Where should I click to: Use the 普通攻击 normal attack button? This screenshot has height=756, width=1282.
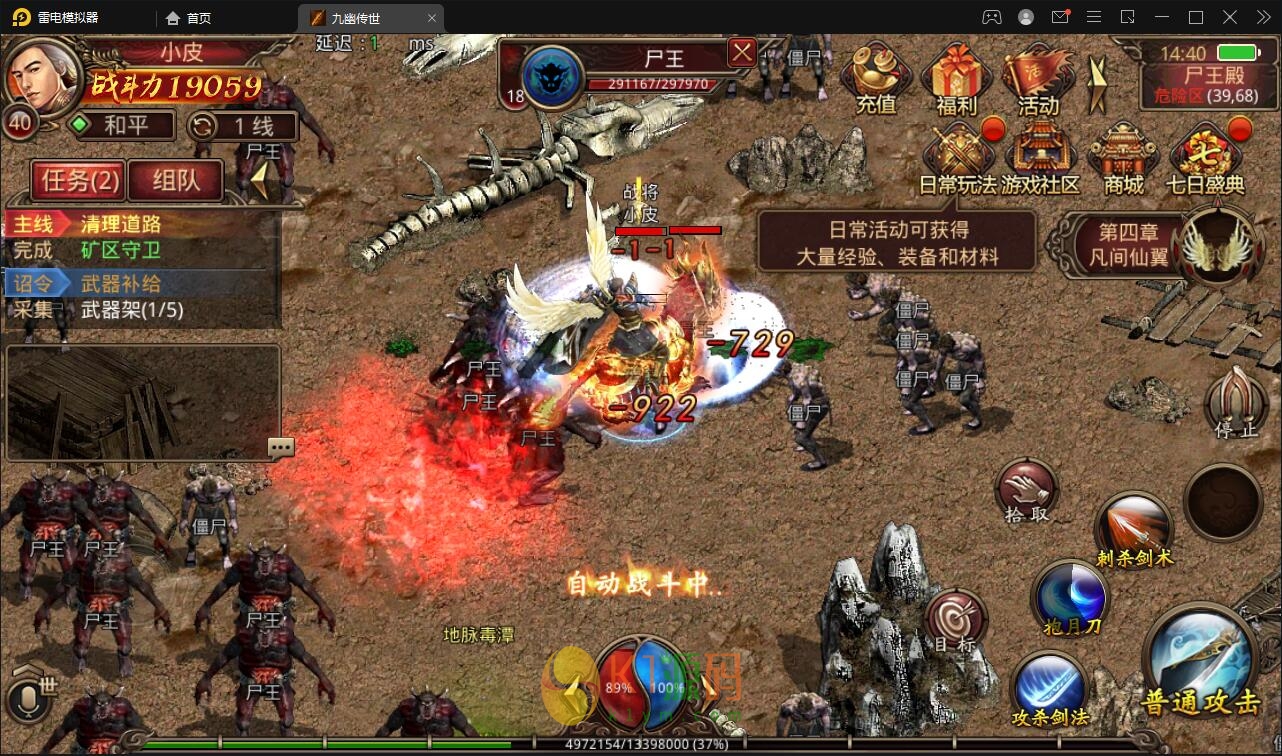click(1201, 661)
